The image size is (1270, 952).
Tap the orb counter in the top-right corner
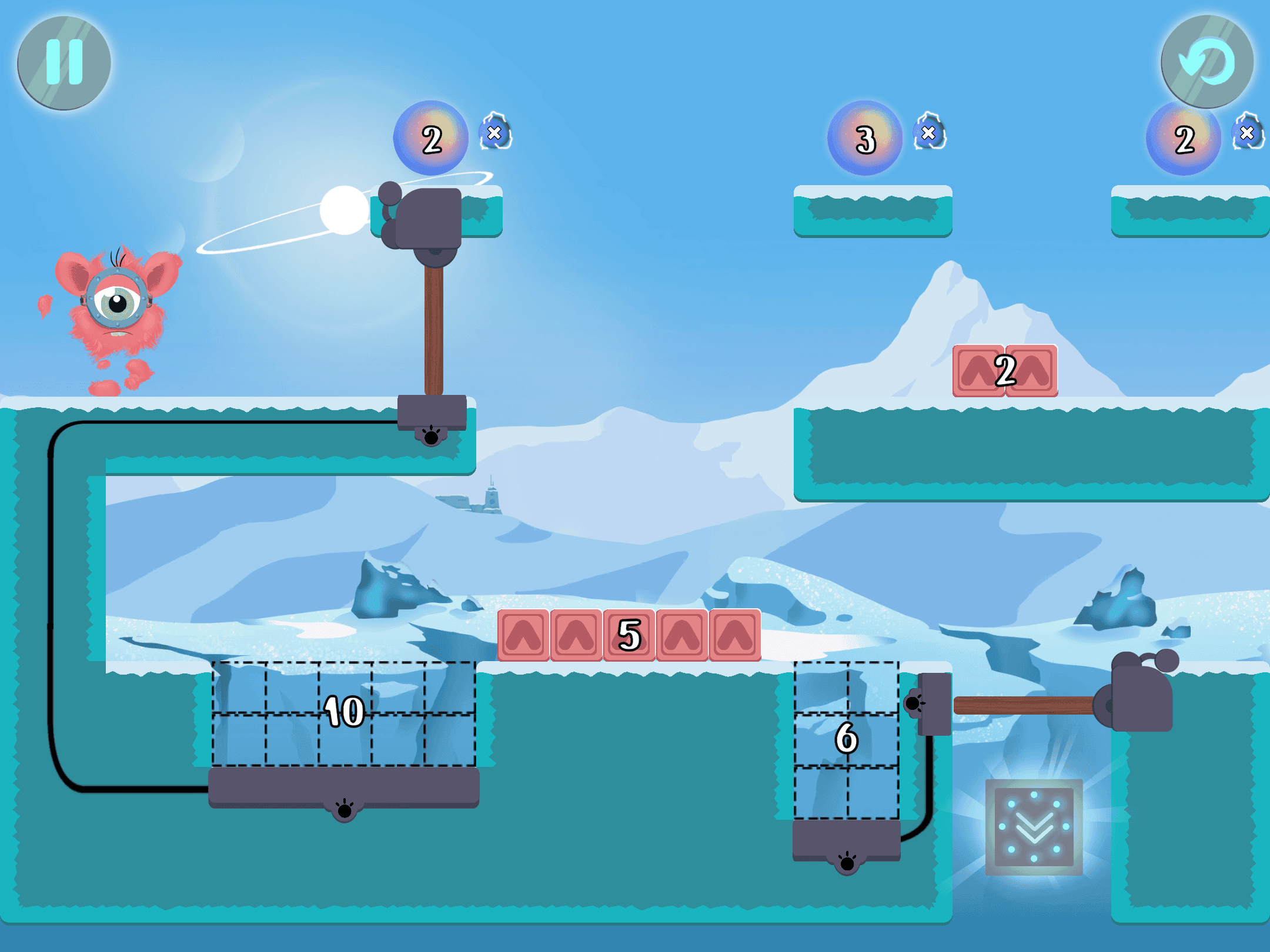pyautogui.click(x=1184, y=138)
